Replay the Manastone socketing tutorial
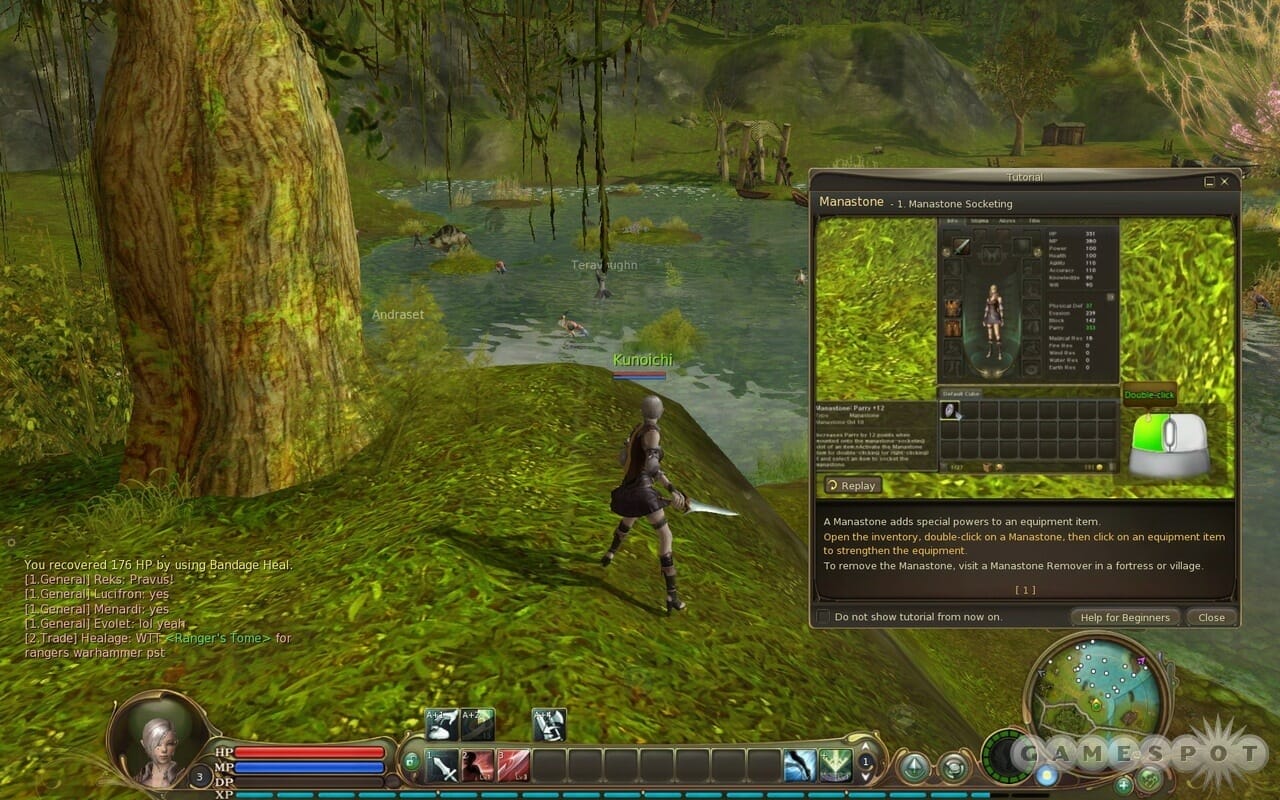 [x=852, y=485]
